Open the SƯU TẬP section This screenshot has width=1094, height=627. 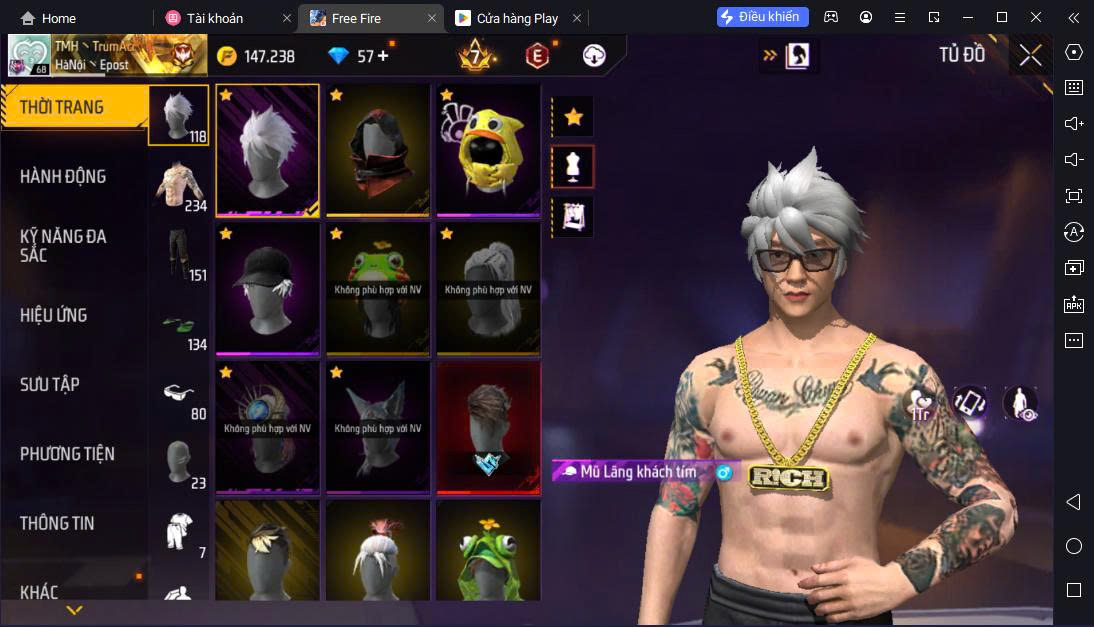[x=50, y=385]
